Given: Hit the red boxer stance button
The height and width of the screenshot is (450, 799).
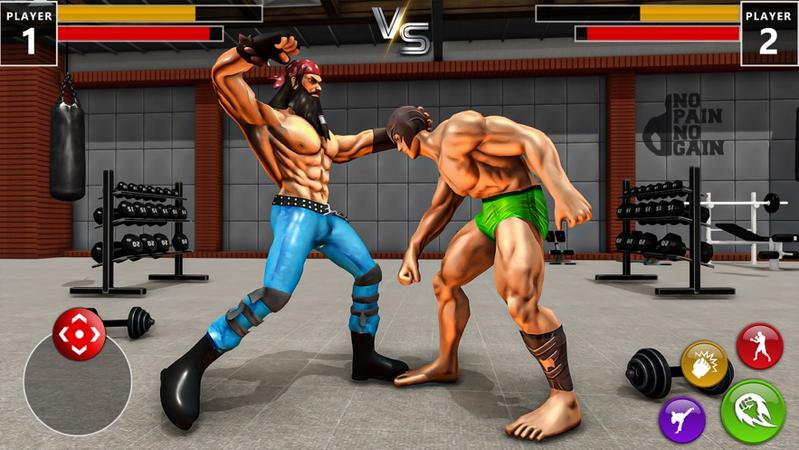Looking at the screenshot, I should pos(759,346).
